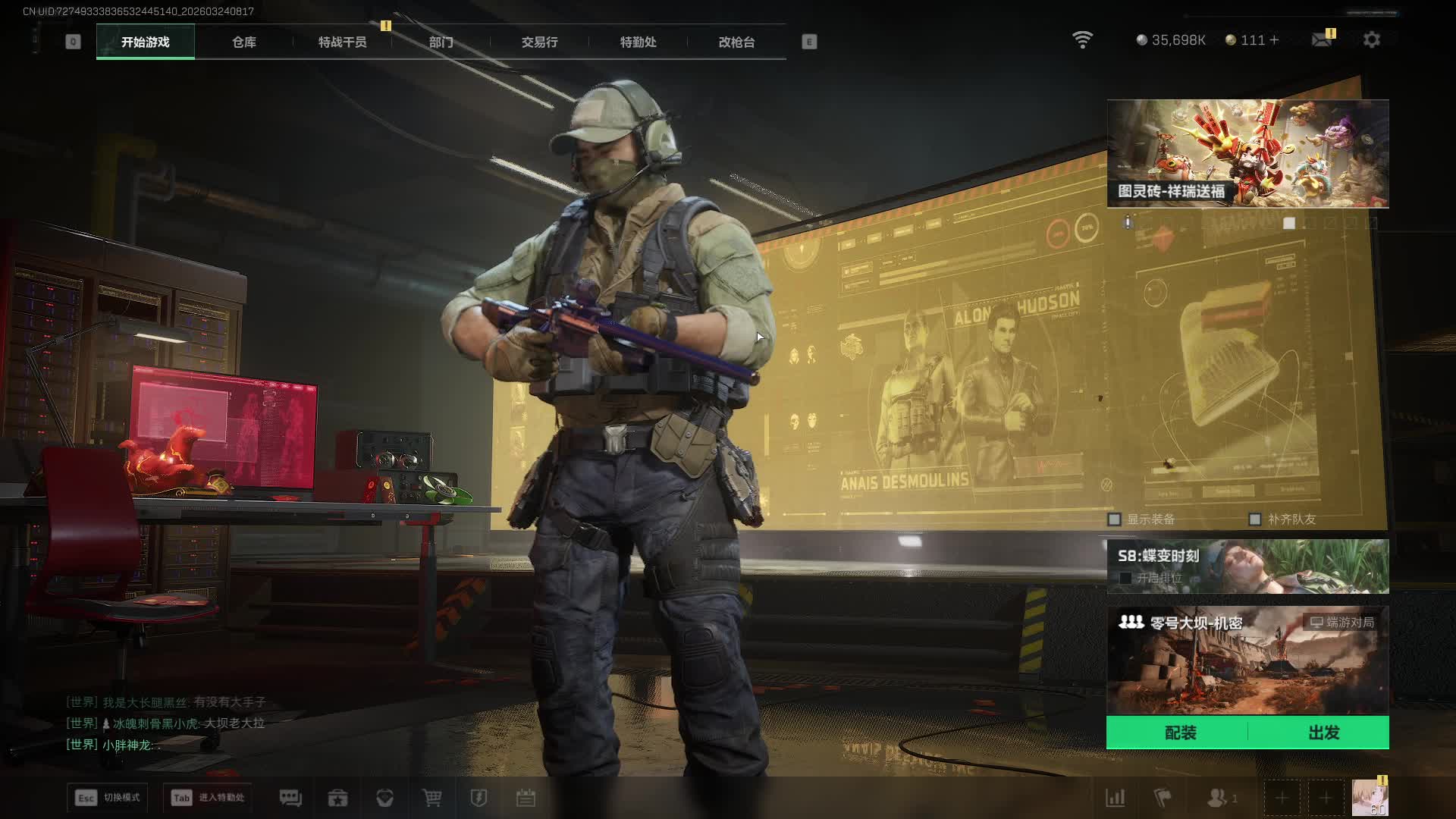Switch to the 仓库 tab
1456x819 pixels.
click(x=243, y=42)
